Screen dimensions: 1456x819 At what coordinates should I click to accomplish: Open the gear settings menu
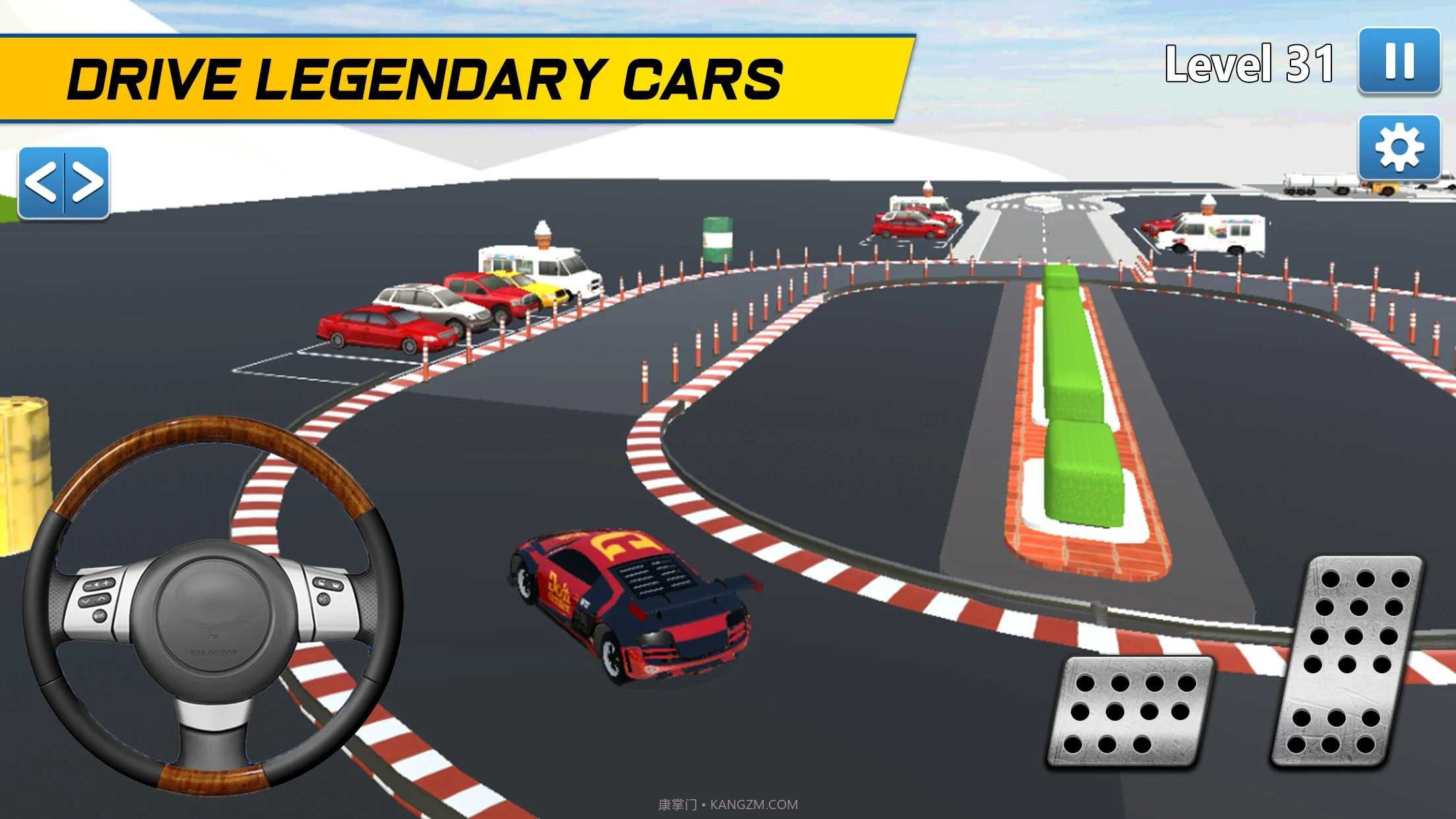(1399, 147)
